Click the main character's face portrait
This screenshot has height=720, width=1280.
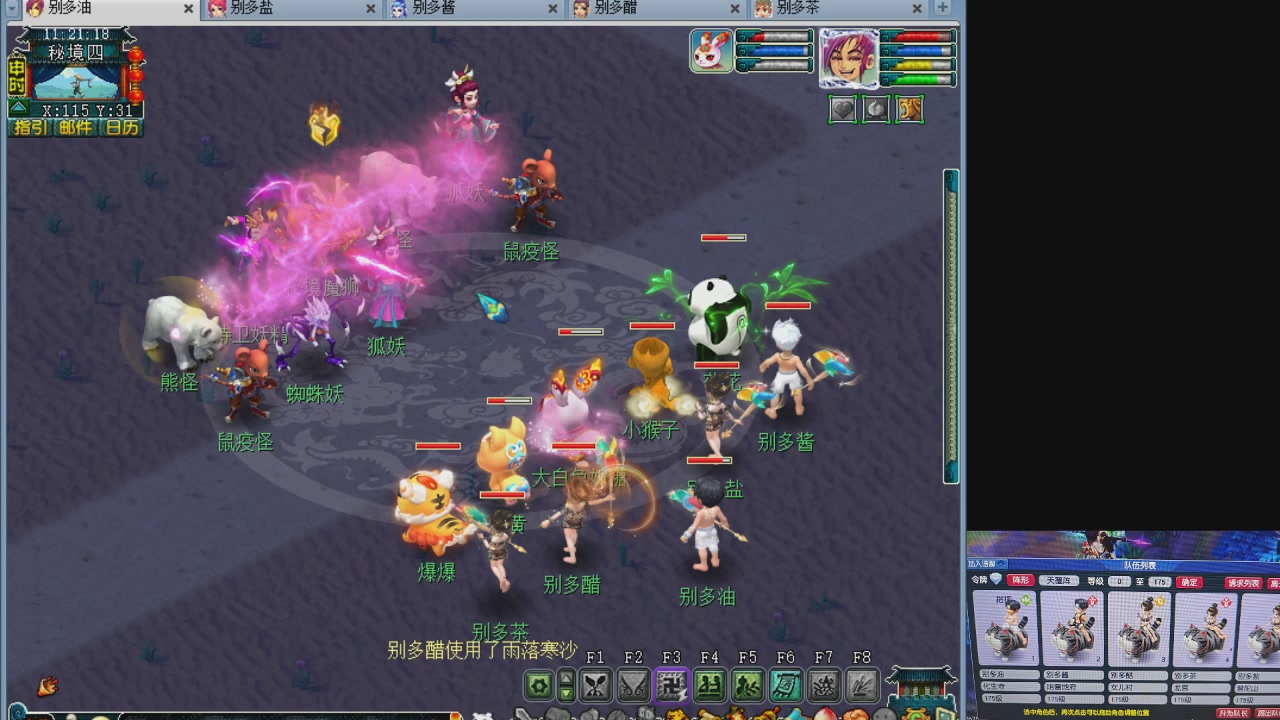tap(848, 60)
